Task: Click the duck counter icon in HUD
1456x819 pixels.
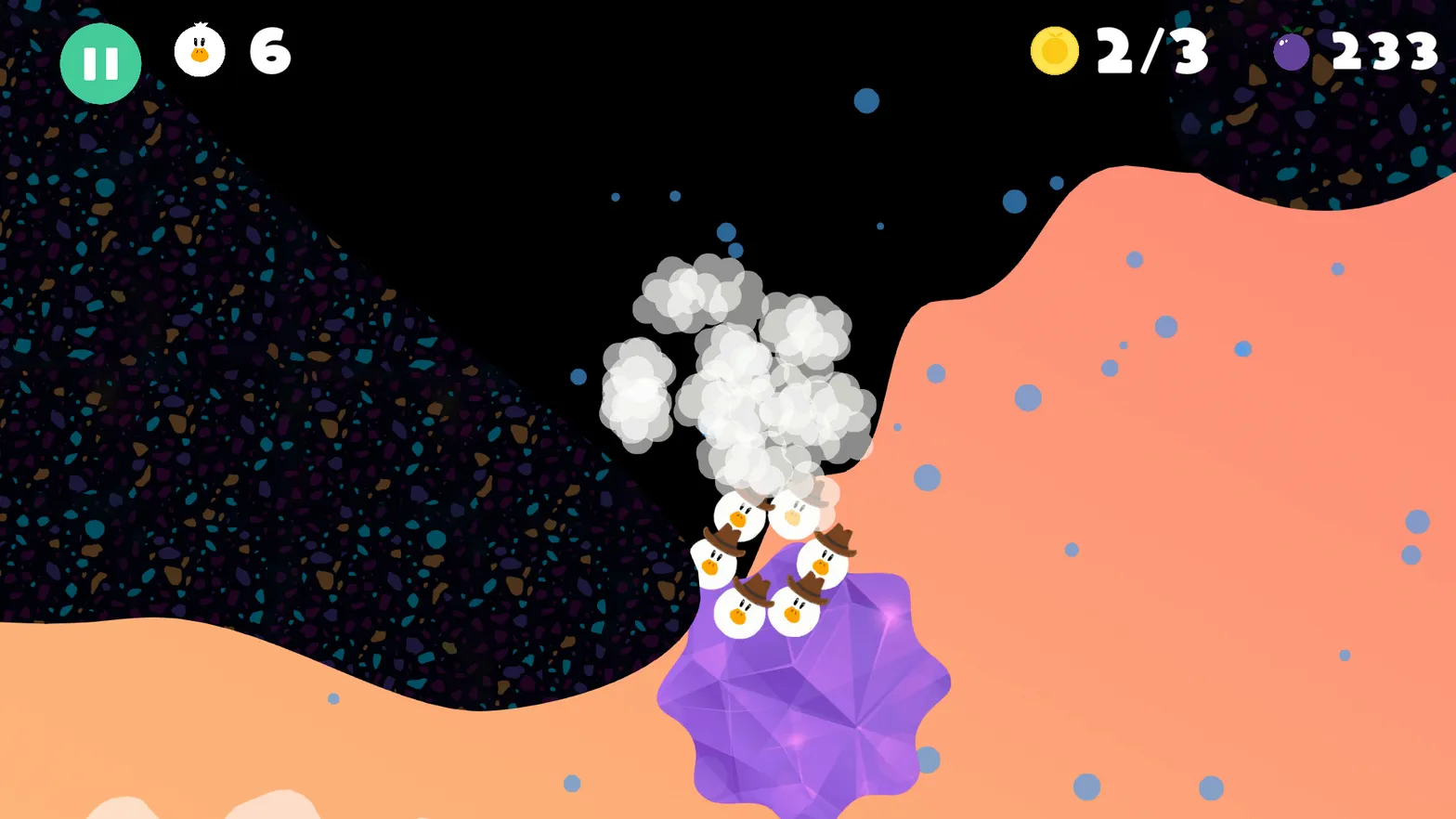Action: (x=199, y=53)
